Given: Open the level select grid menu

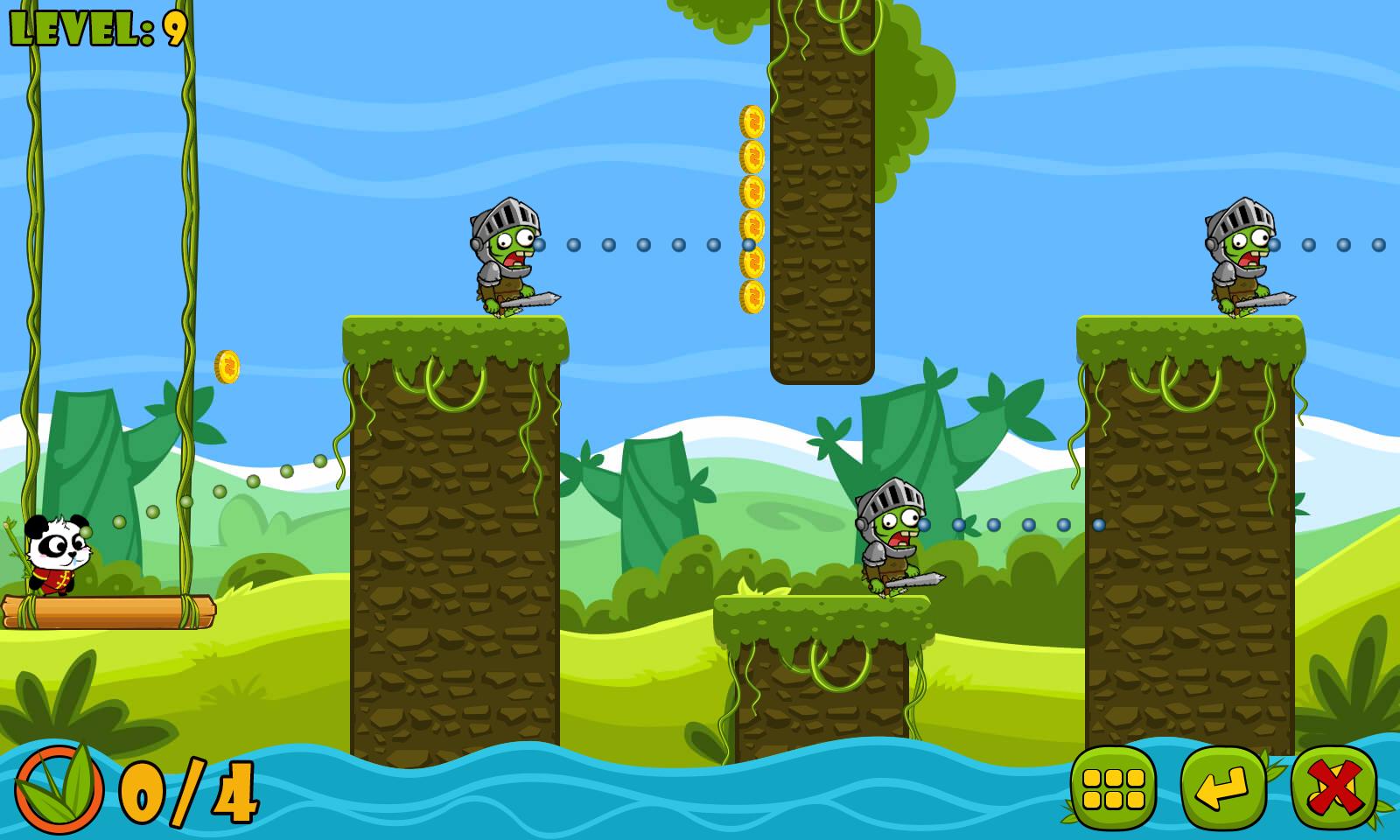Looking at the screenshot, I should pos(1113,787).
